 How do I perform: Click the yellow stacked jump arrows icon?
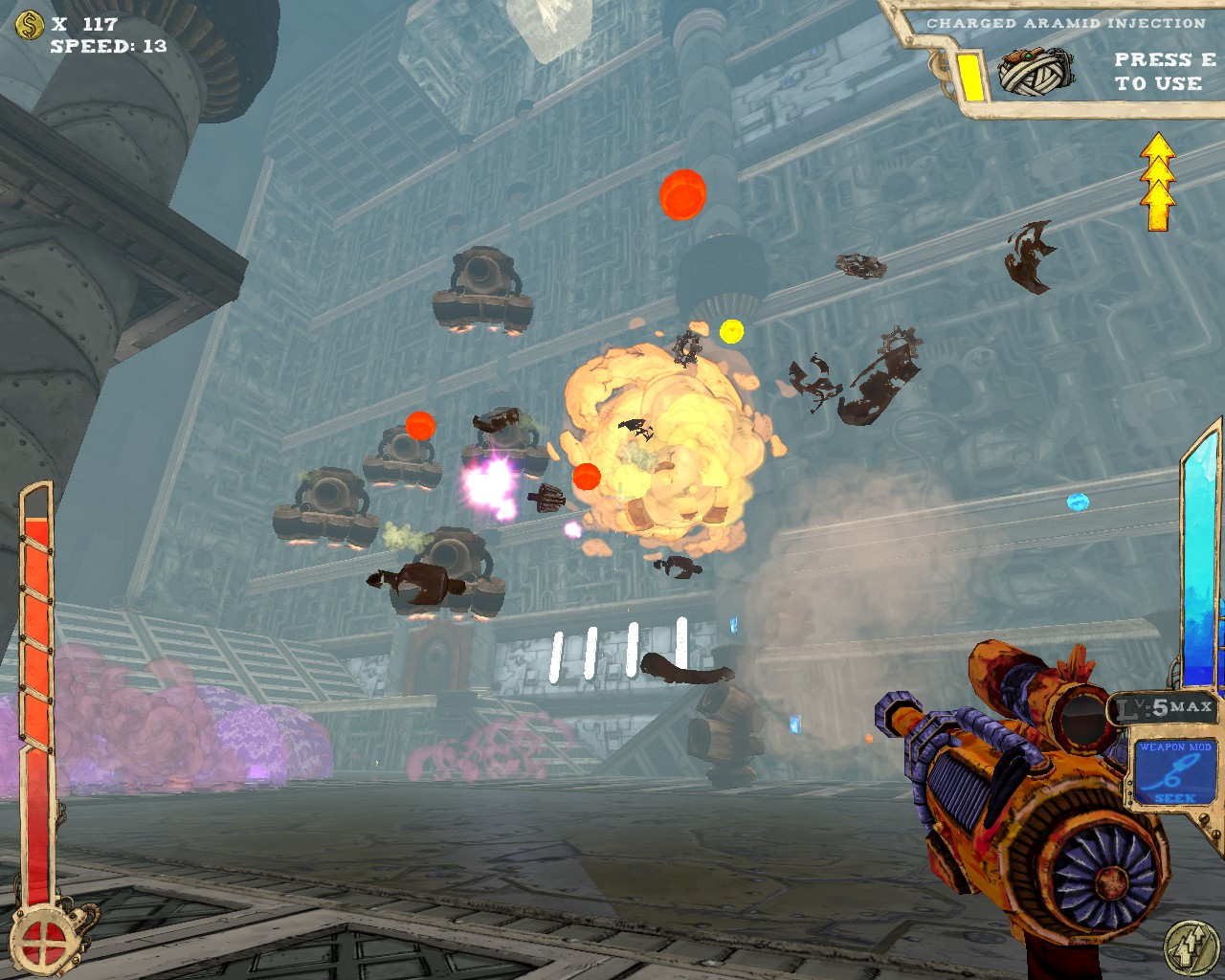point(1157,182)
